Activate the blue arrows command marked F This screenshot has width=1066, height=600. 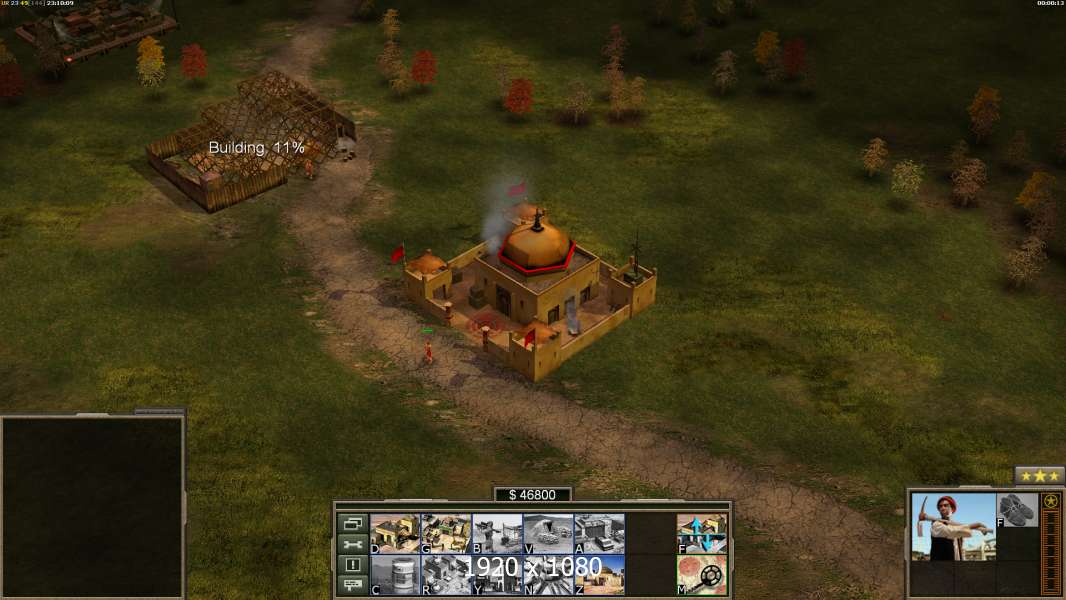[x=702, y=533]
